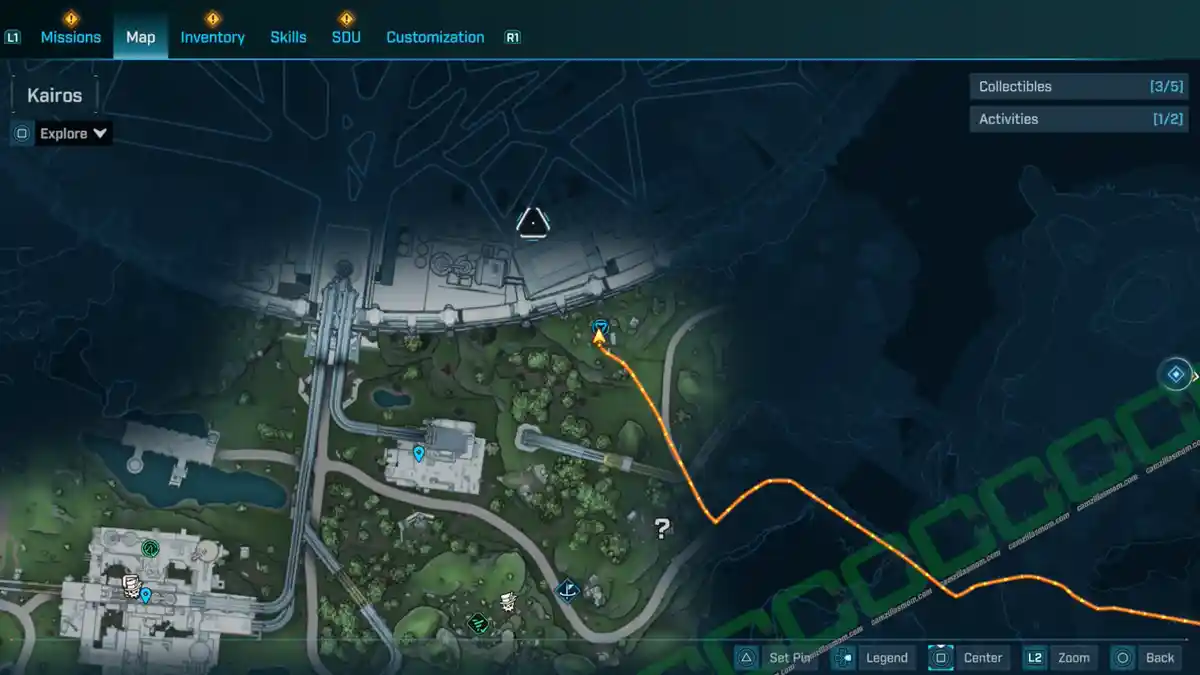
Task: Open the map Legend
Action: 872,657
